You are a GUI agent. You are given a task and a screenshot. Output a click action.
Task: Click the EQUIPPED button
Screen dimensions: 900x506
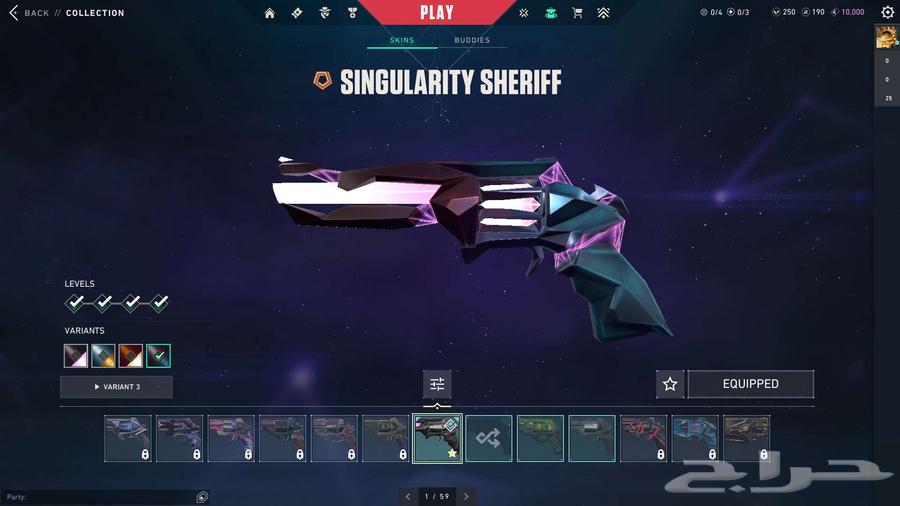(750, 384)
